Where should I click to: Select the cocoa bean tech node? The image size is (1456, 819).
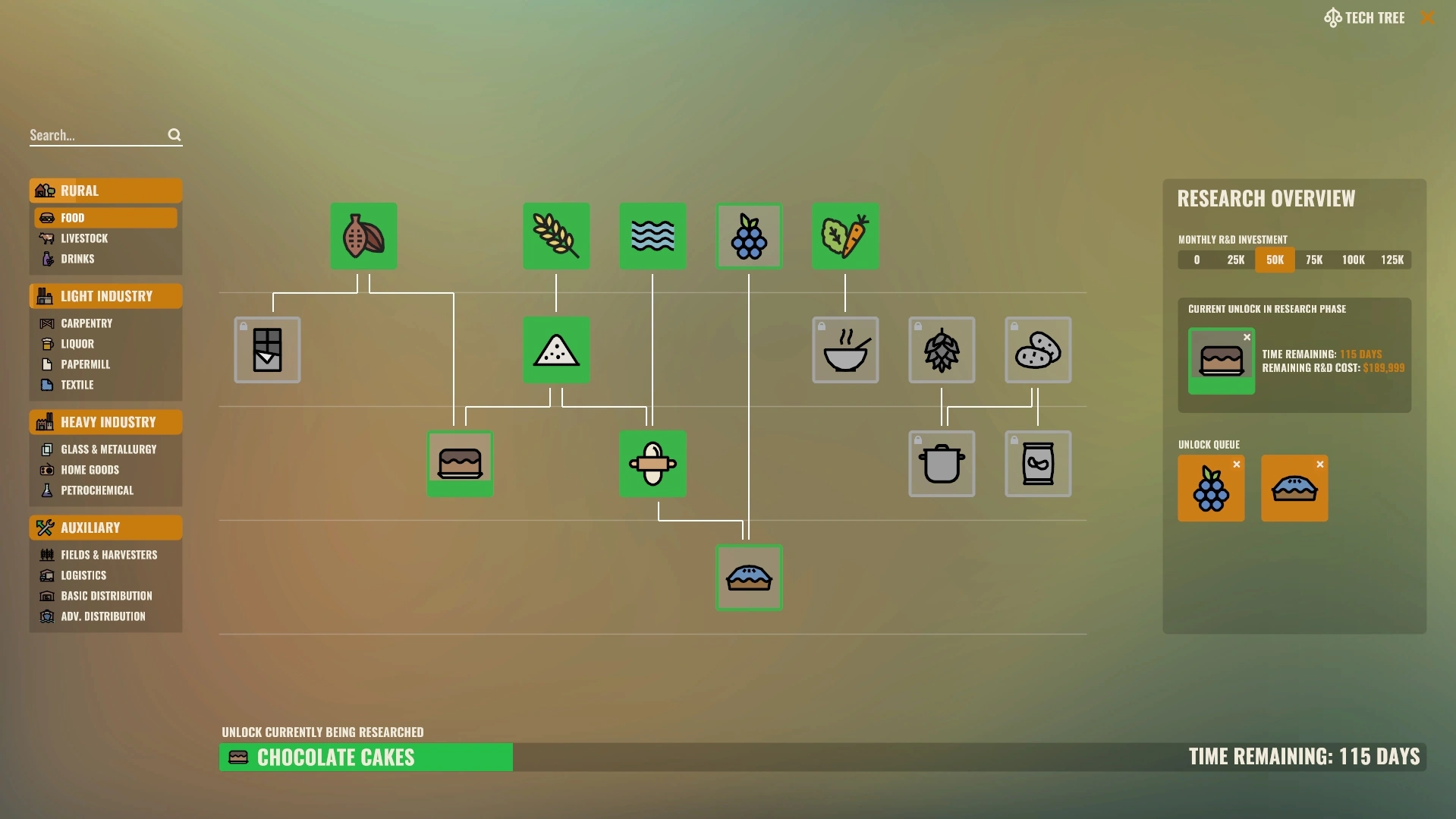pos(363,236)
